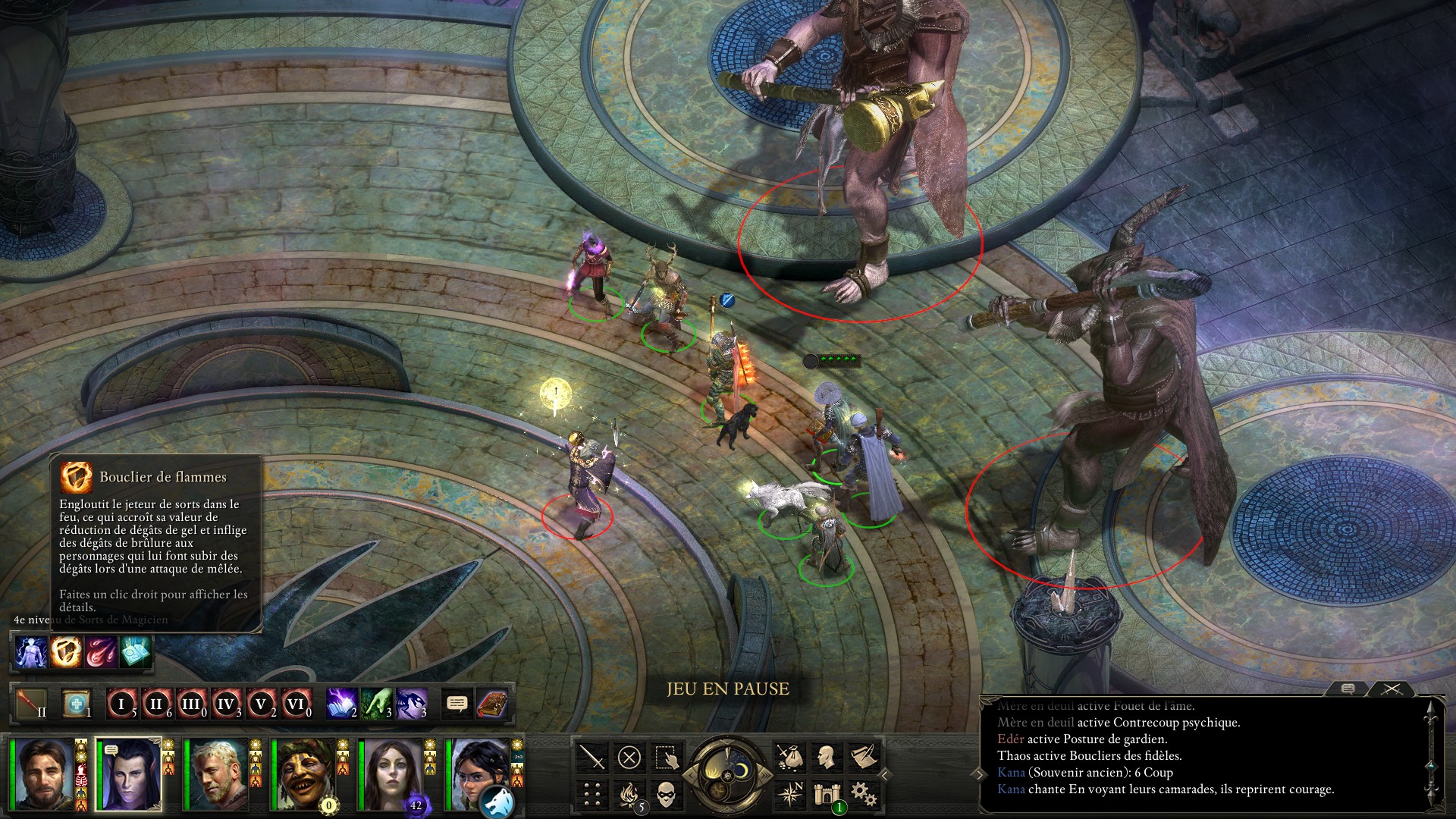Open level VI wizard spells
The width and height of the screenshot is (1456, 819).
[296, 704]
